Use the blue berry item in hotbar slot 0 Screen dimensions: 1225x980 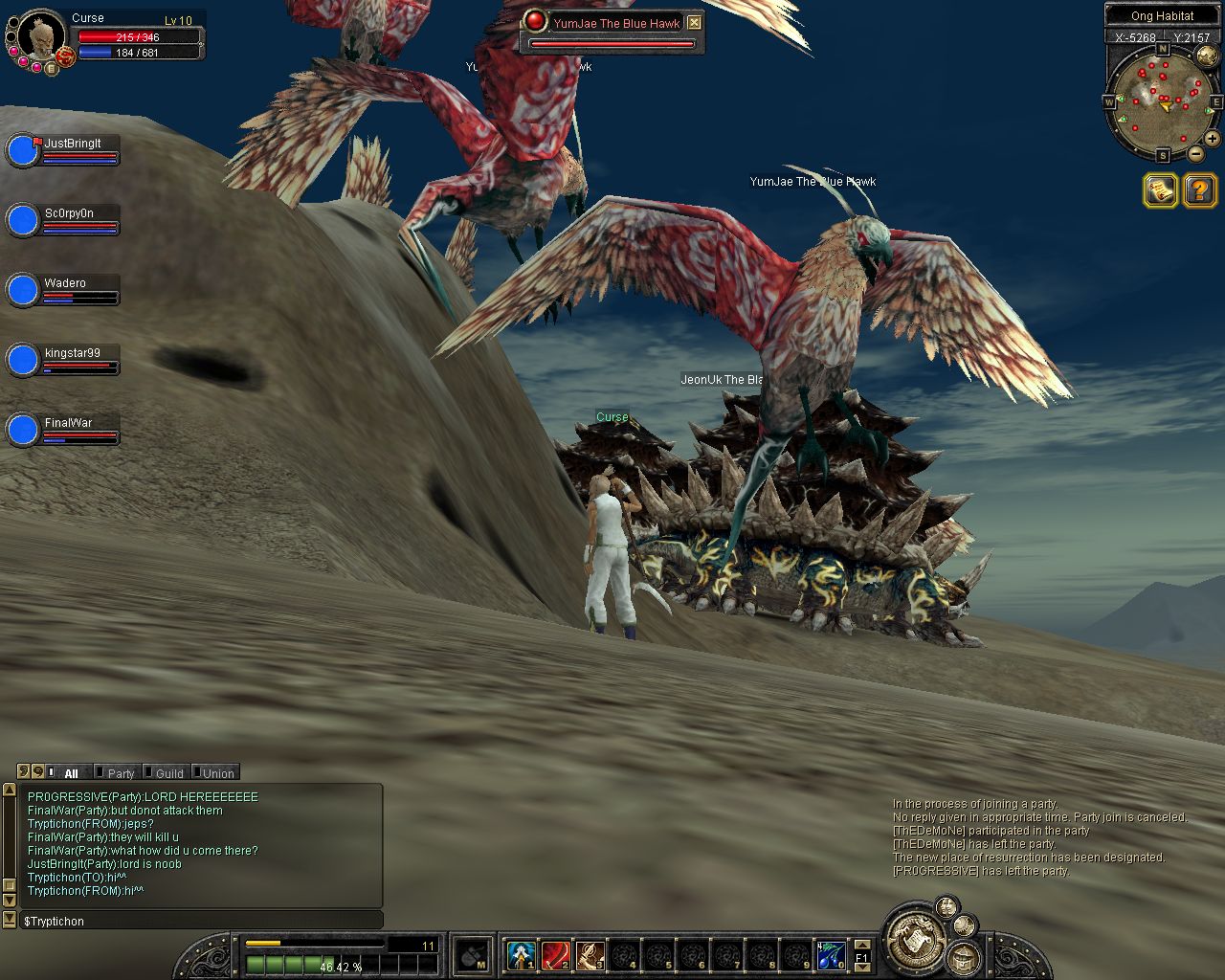[831, 954]
